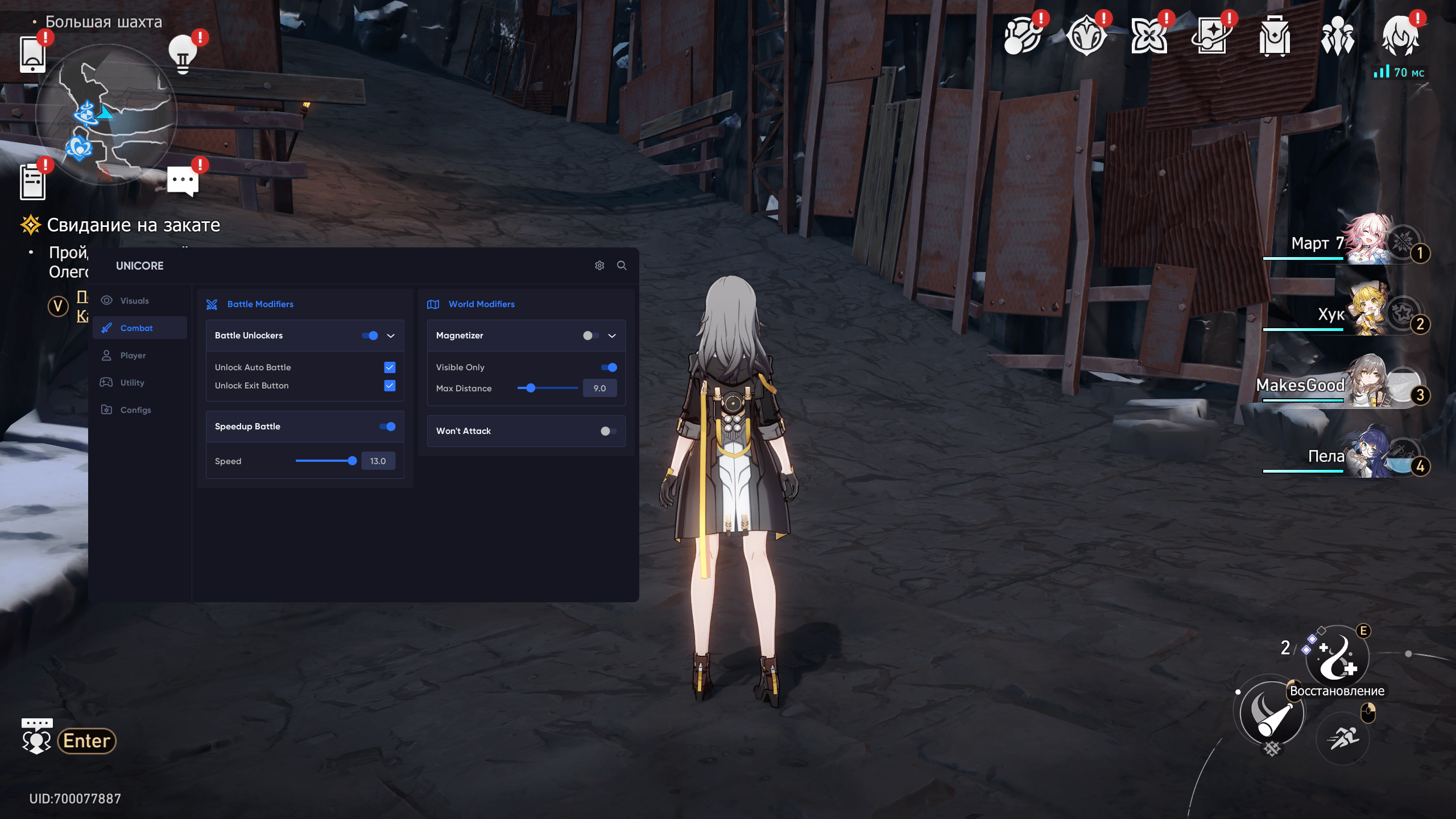The image size is (1456, 819).
Task: Open UNICORE settings gear
Action: 599,266
